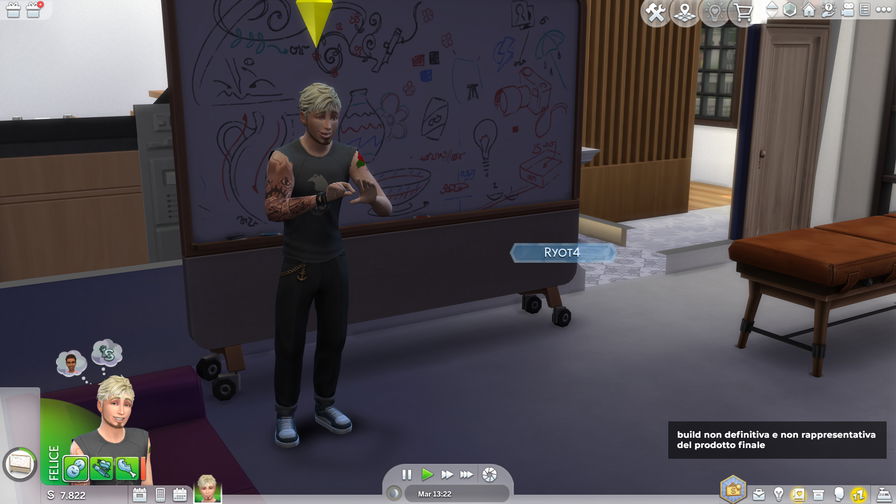Go to home lot with house icon
The image size is (896, 504).
(808, 10)
